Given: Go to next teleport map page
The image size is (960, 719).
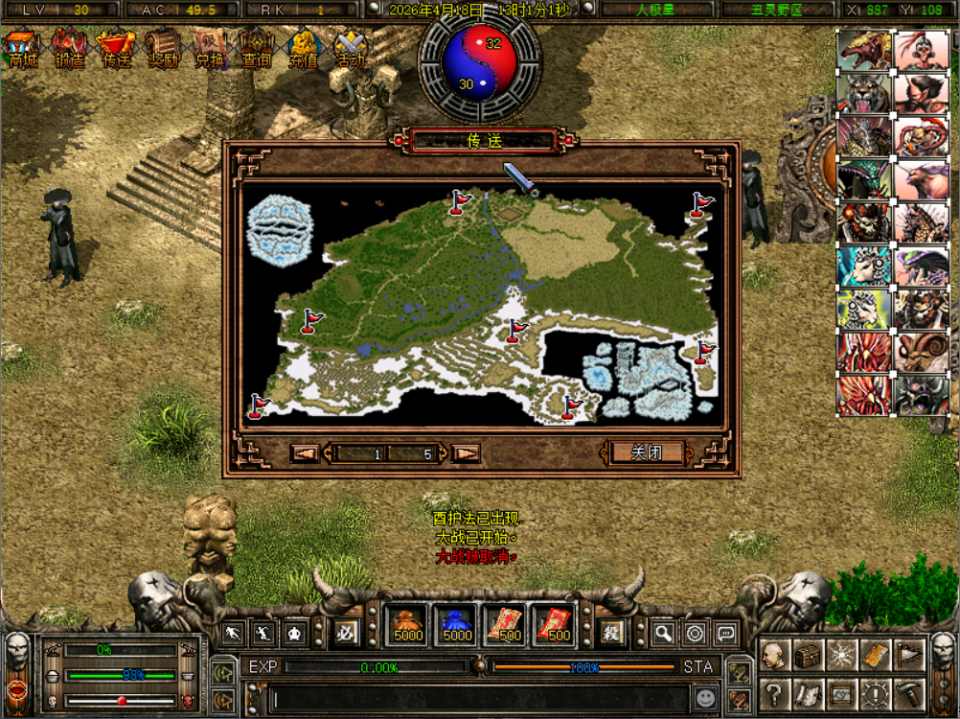Looking at the screenshot, I should point(466,454).
